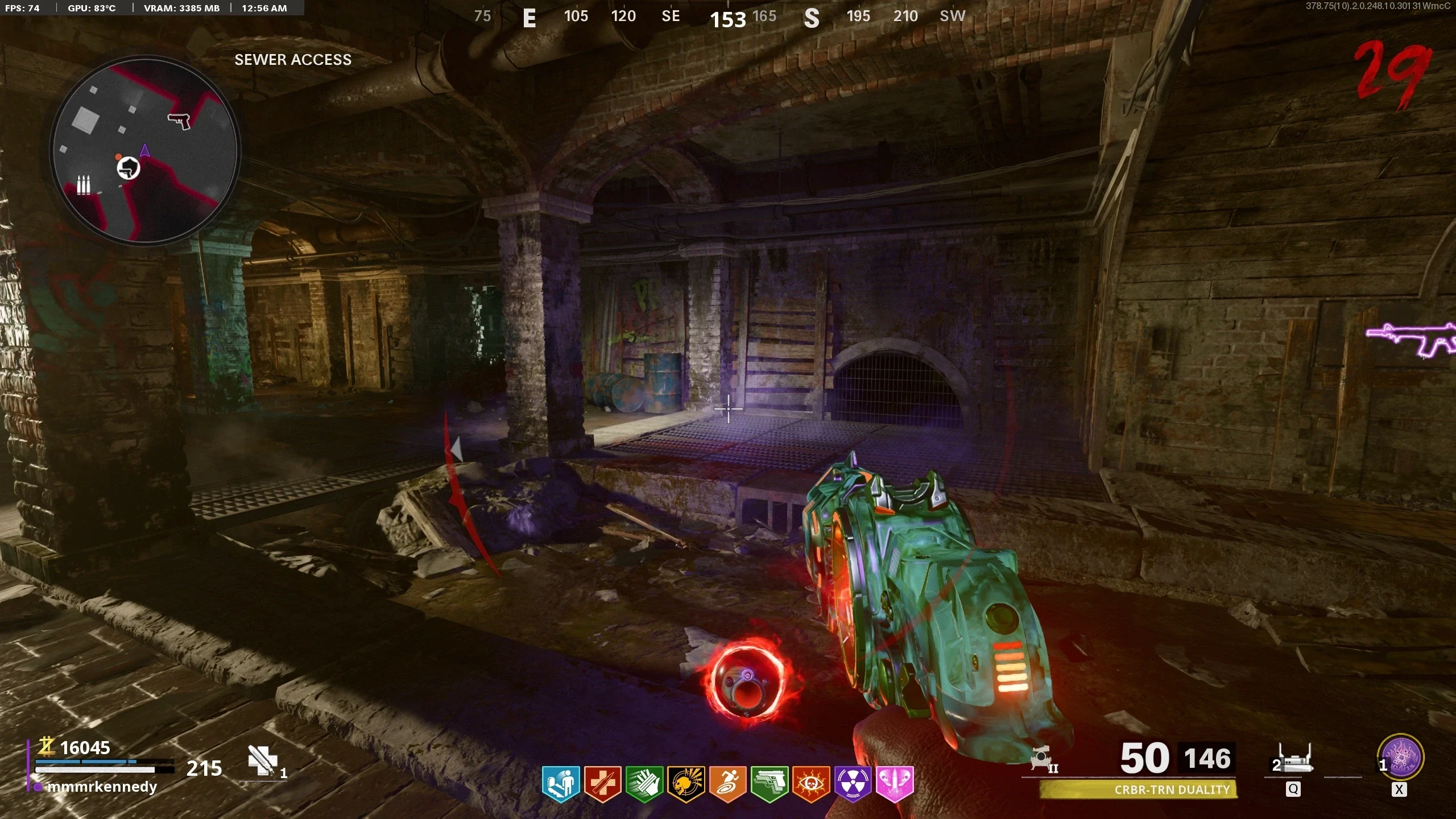Select the green Speed Cola hands perk
The height and width of the screenshot is (819, 1456).
644,784
